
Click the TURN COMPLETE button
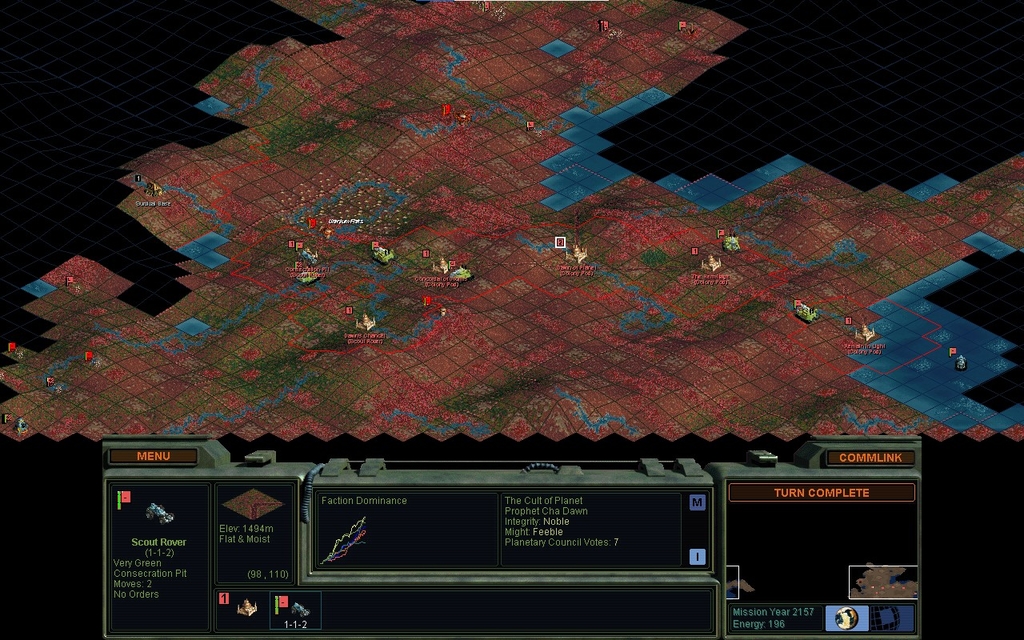point(820,493)
